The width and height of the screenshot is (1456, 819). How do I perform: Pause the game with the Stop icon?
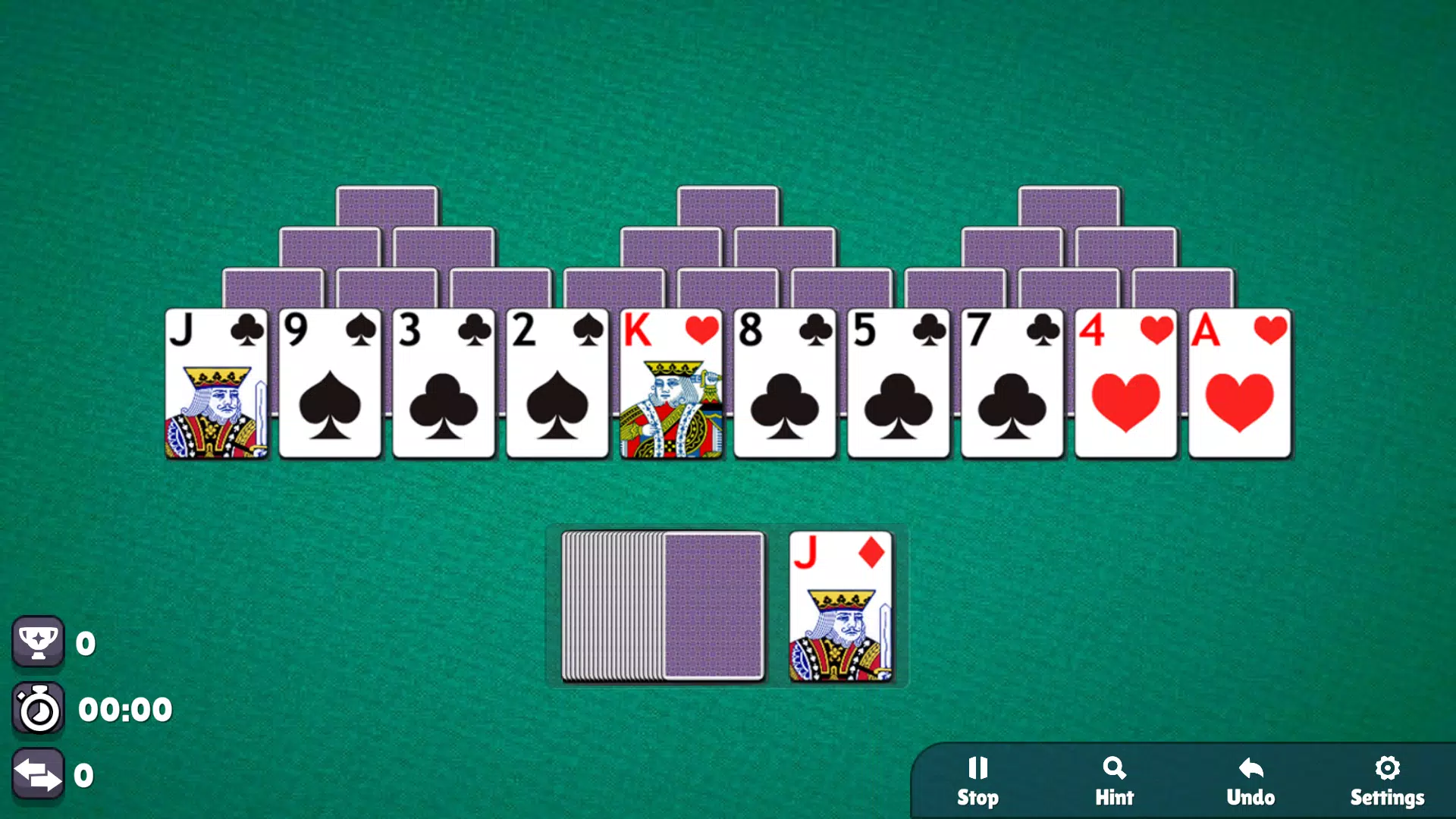click(978, 768)
